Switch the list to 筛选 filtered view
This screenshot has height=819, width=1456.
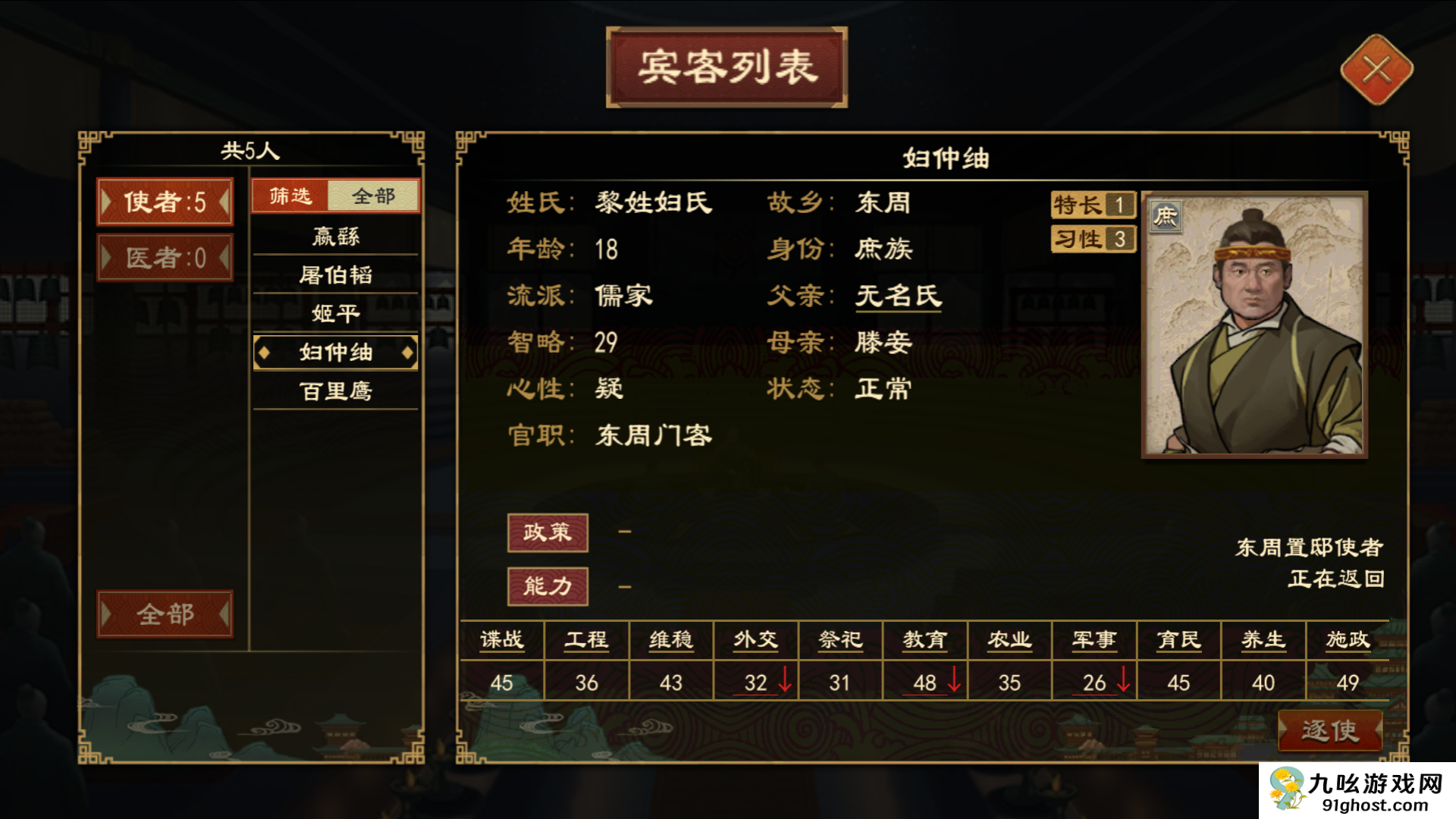click(x=289, y=195)
